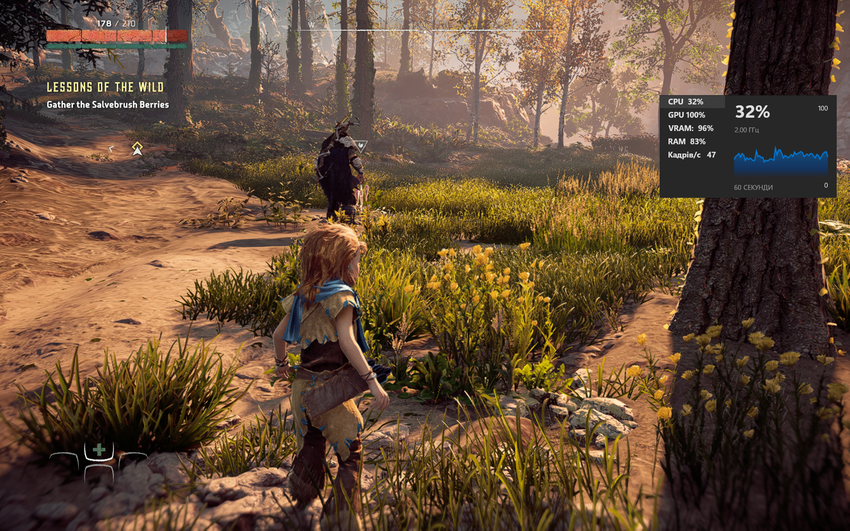Screen dimensions: 850x531
Task: Select the Кадрів/с frame rate row
Action: tap(692, 155)
